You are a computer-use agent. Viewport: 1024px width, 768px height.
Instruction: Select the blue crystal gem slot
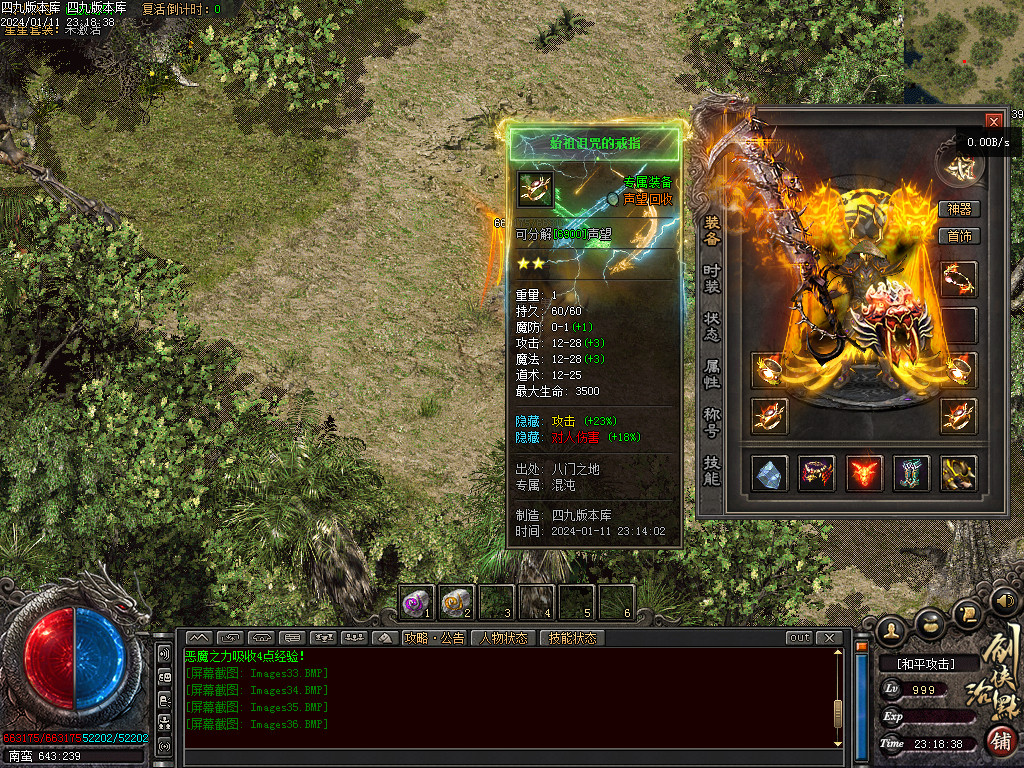point(769,473)
